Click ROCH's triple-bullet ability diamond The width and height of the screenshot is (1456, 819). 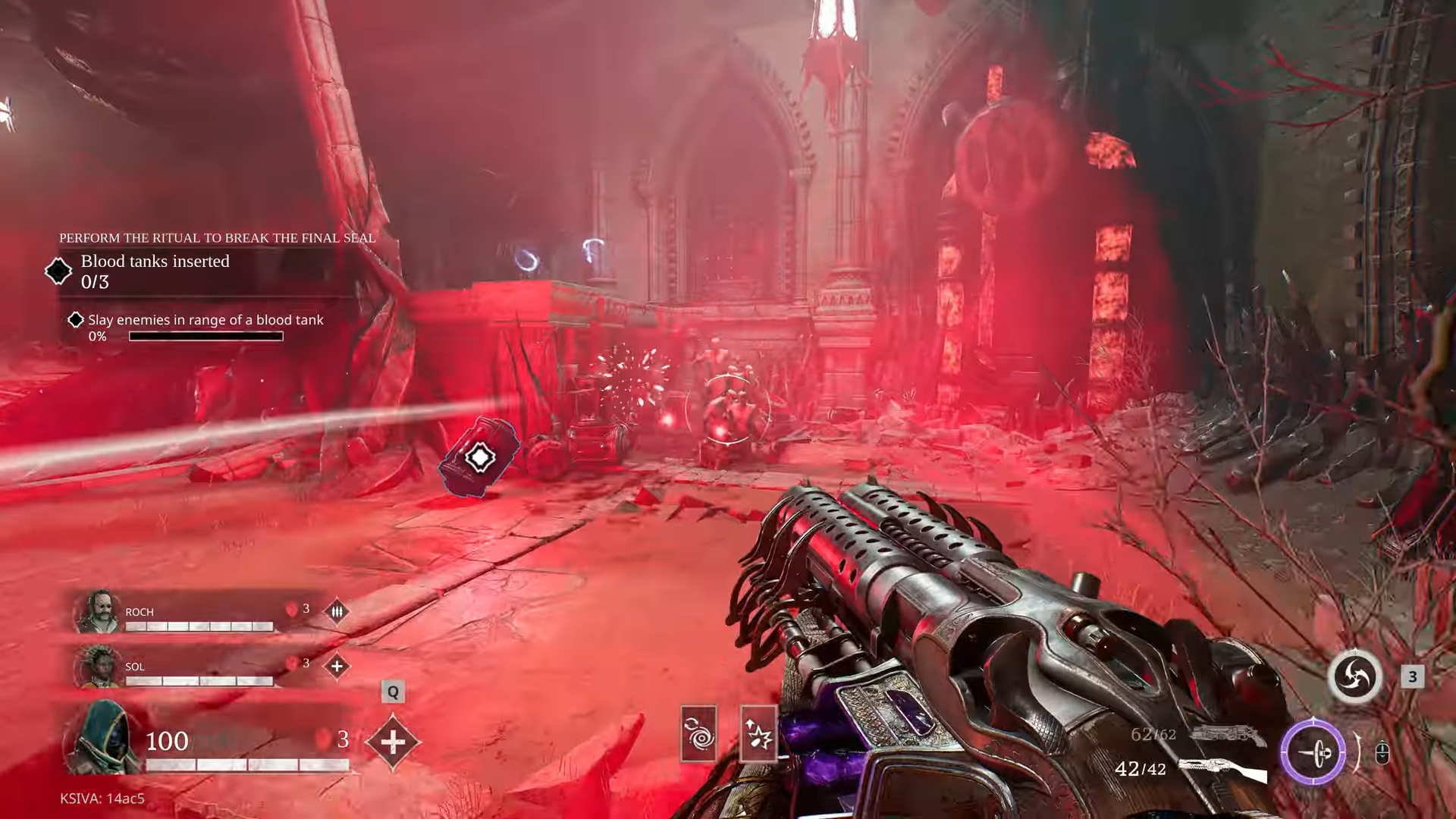(337, 611)
